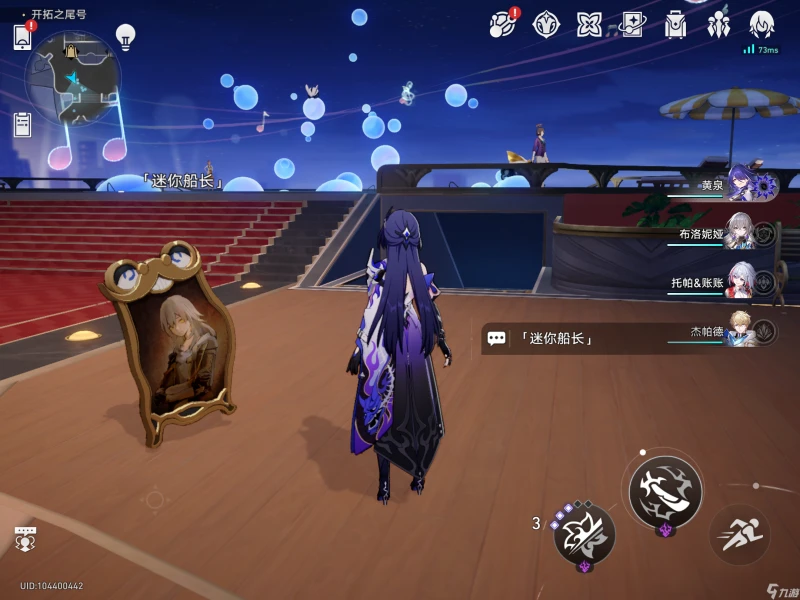This screenshot has height=600, width=800.
Task: Switch to party member 布洛妮娅
Action: (x=742, y=233)
